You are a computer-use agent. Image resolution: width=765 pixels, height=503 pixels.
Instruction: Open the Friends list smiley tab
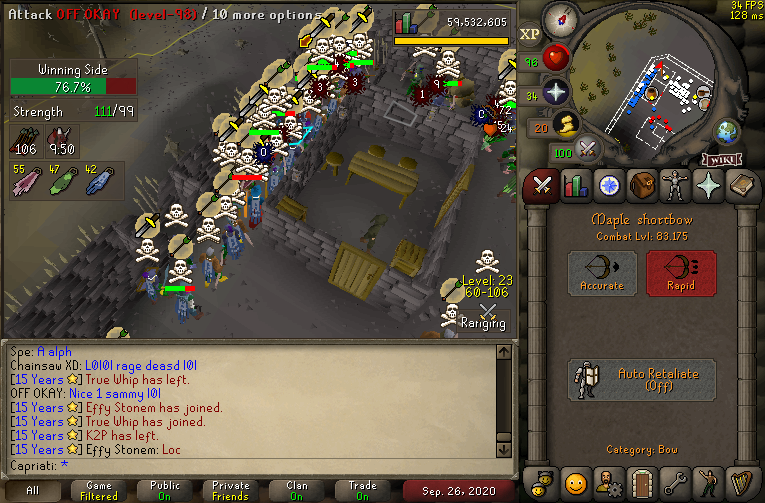pos(575,482)
